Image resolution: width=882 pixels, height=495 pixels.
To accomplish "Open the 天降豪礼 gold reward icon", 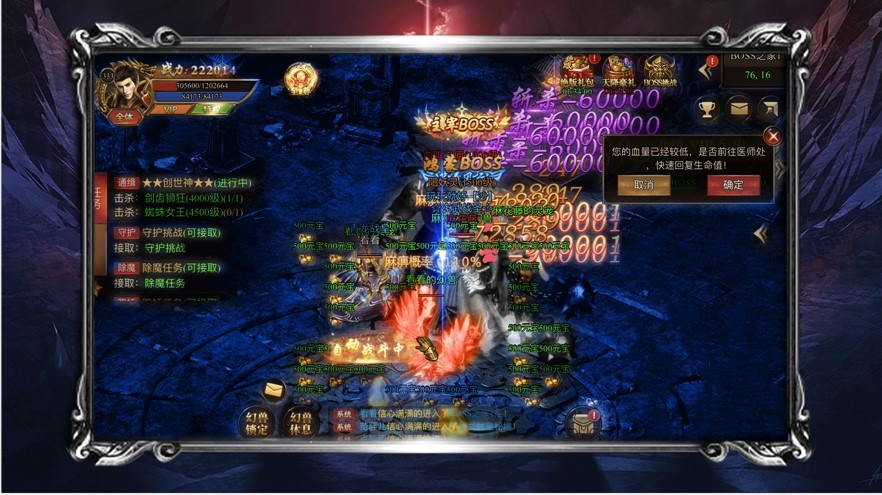I will point(618,73).
